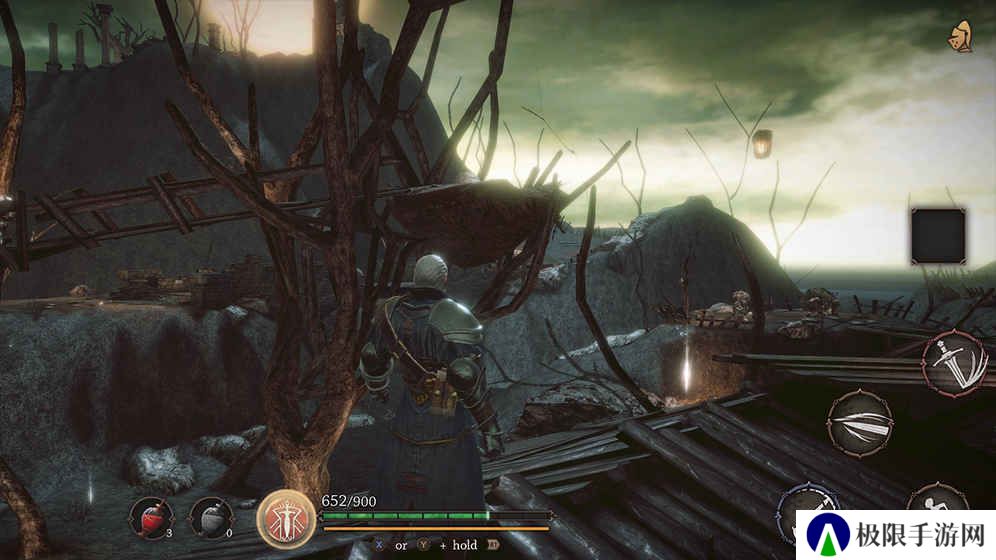Tap the empty dark square slot
The height and width of the screenshot is (560, 996).
coord(938,237)
